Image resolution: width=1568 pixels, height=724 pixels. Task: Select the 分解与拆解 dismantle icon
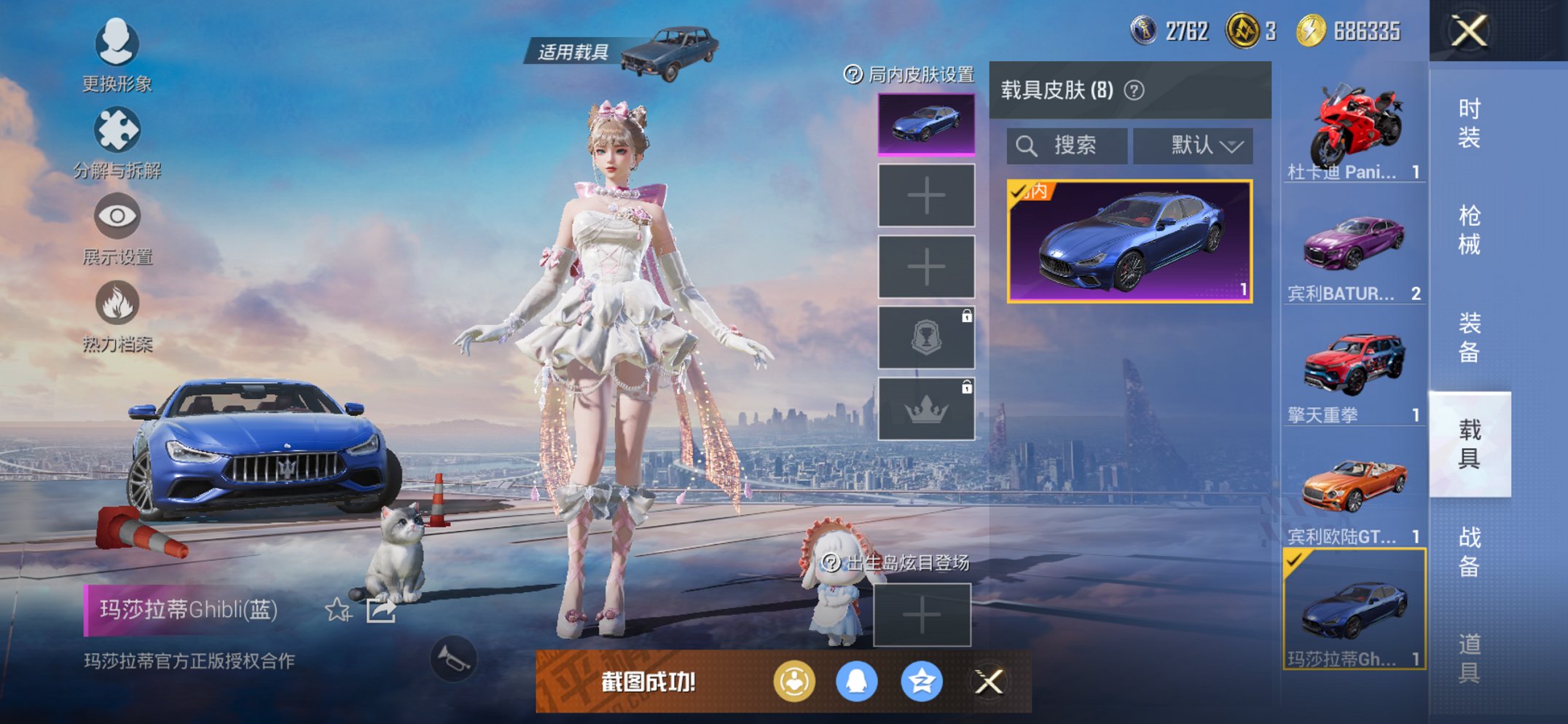click(x=117, y=131)
